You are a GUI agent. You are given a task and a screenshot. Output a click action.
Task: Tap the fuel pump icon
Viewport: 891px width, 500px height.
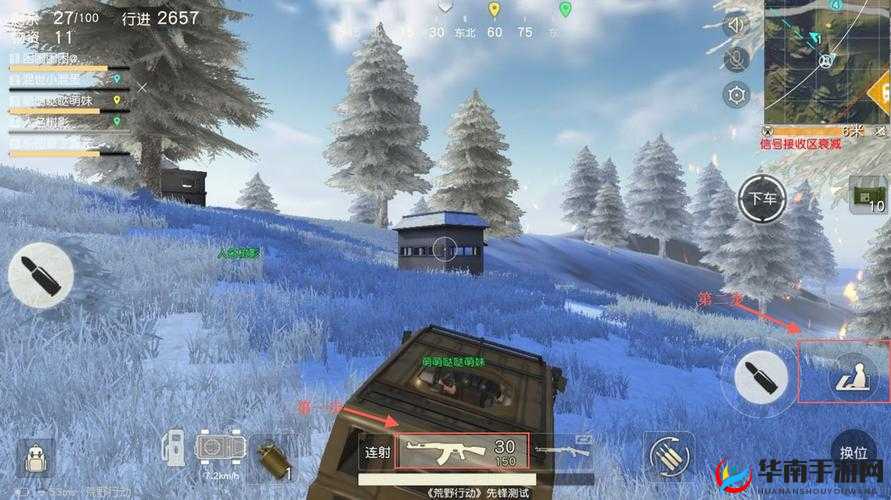tap(176, 448)
